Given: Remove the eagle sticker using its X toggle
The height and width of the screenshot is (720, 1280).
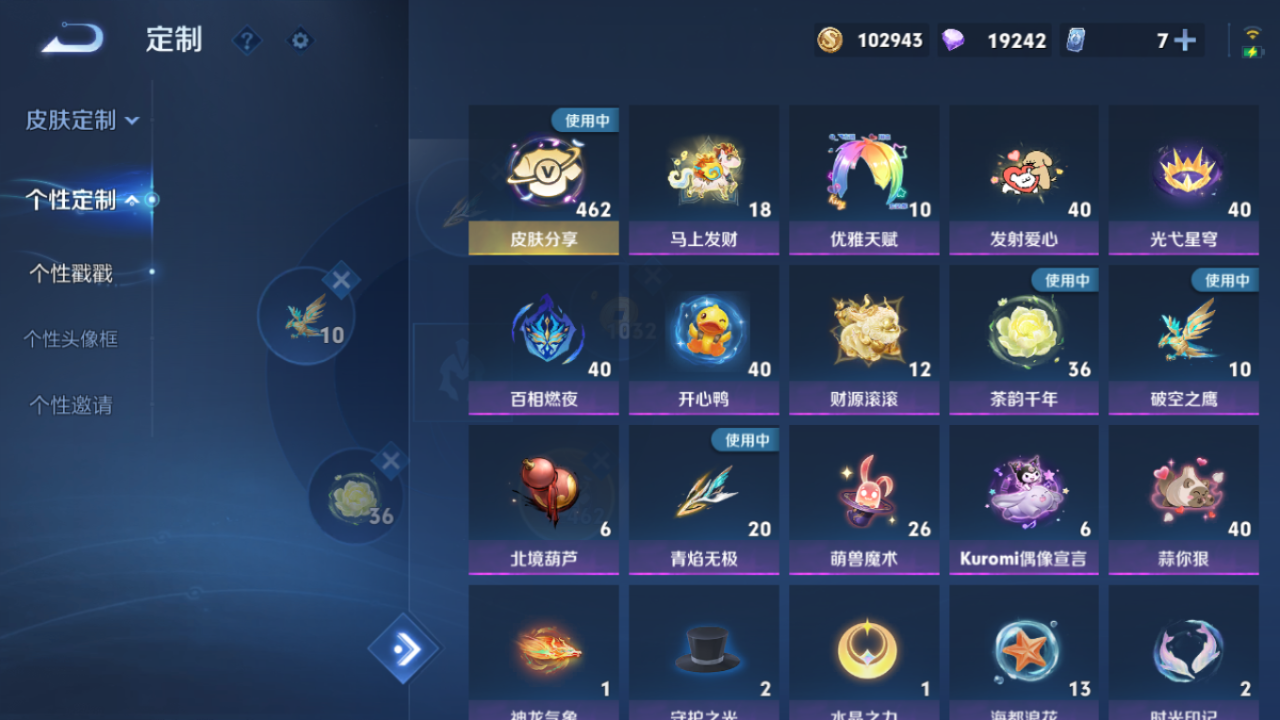Looking at the screenshot, I should click(342, 279).
